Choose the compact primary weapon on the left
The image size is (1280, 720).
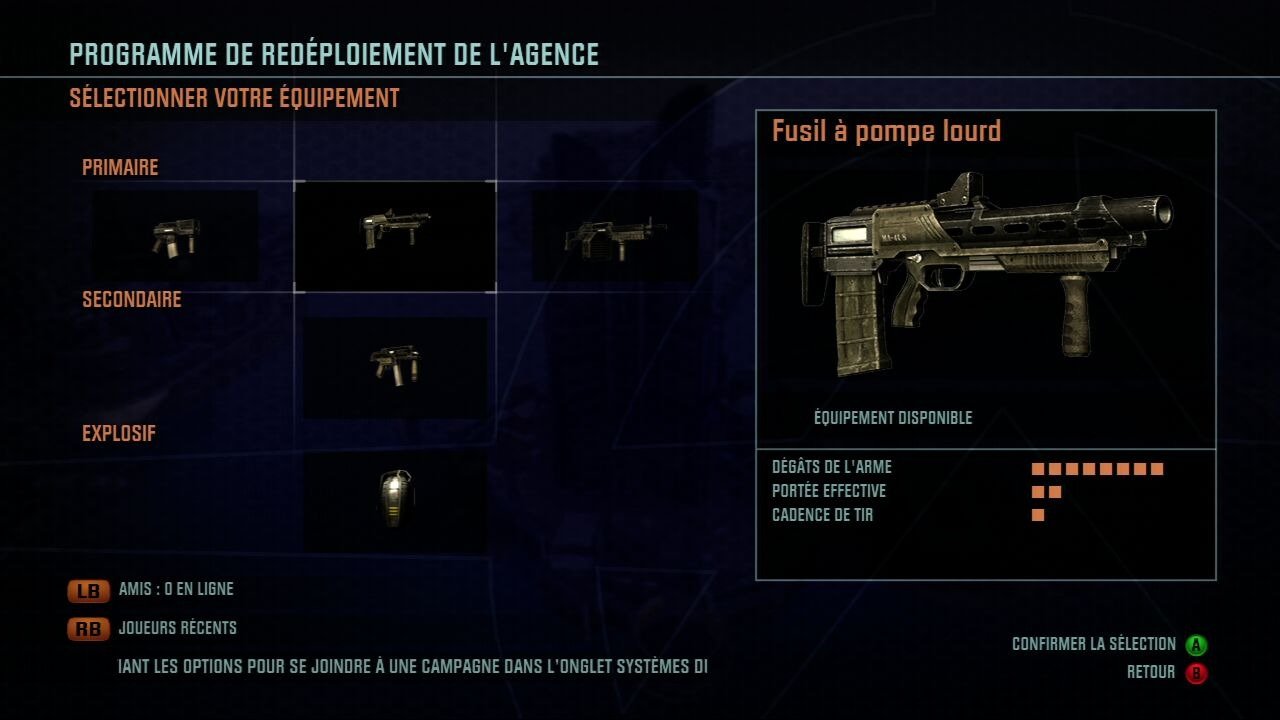(175, 236)
